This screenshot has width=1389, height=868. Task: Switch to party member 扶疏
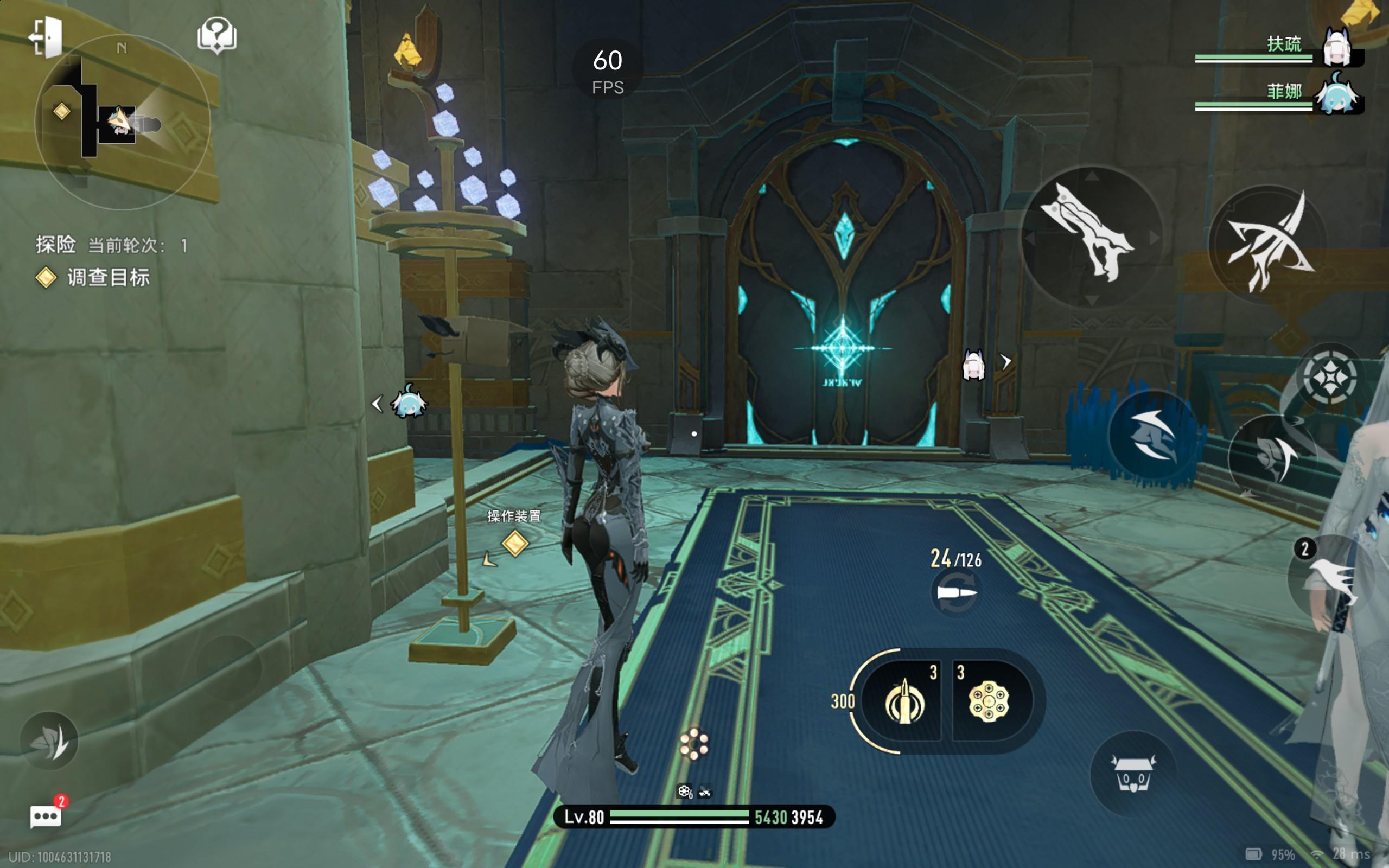[x=1336, y=47]
